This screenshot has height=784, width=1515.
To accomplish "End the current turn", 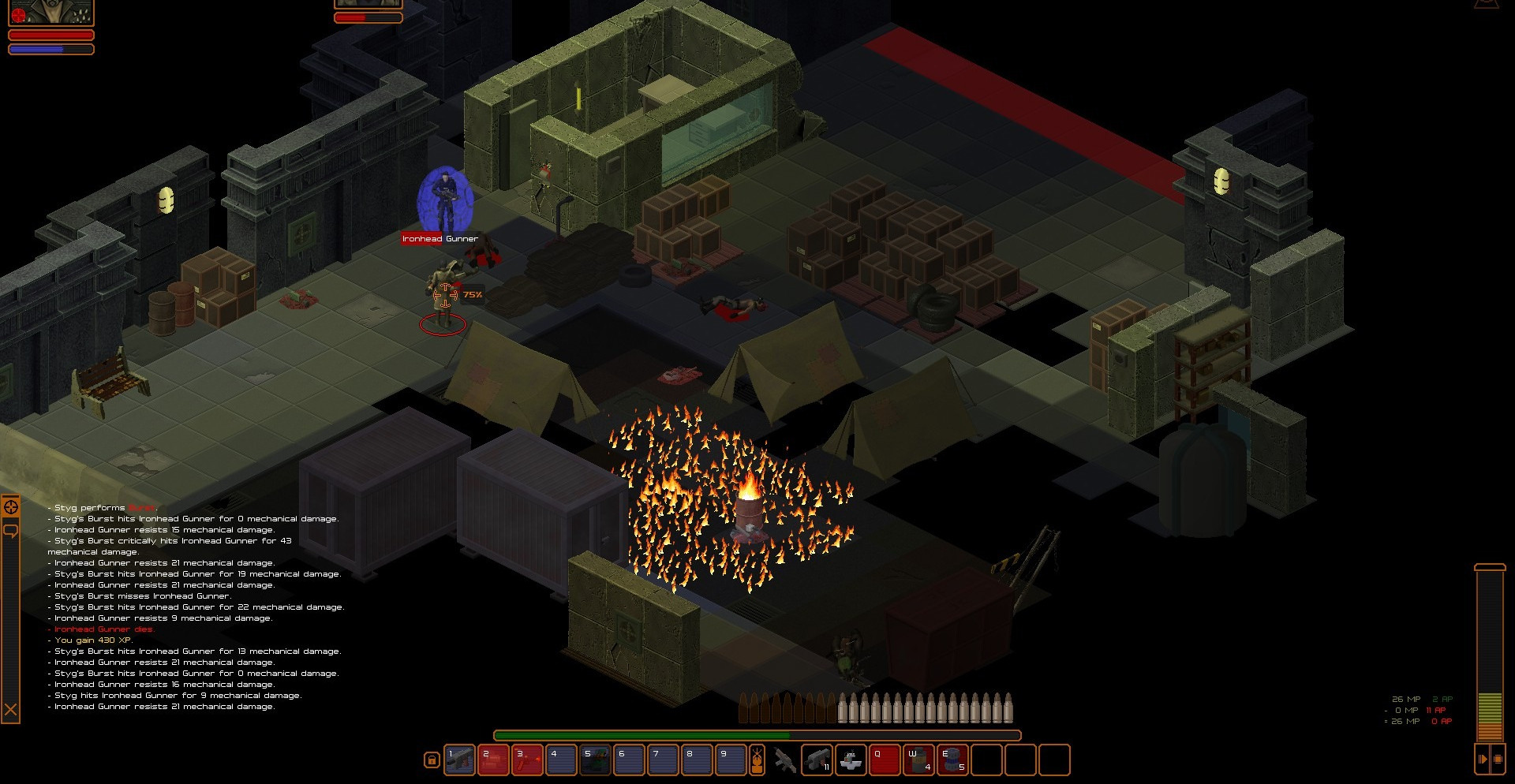I will click(1483, 759).
